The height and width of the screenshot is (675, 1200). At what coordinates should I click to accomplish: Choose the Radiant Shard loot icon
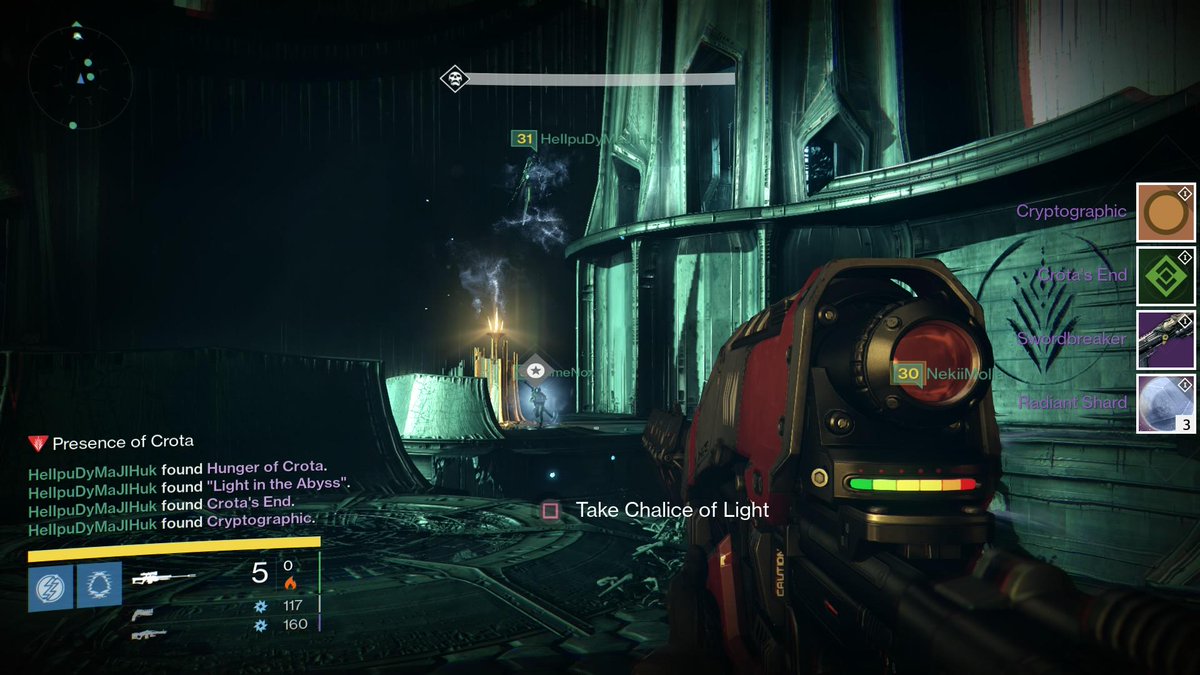(x=1166, y=403)
